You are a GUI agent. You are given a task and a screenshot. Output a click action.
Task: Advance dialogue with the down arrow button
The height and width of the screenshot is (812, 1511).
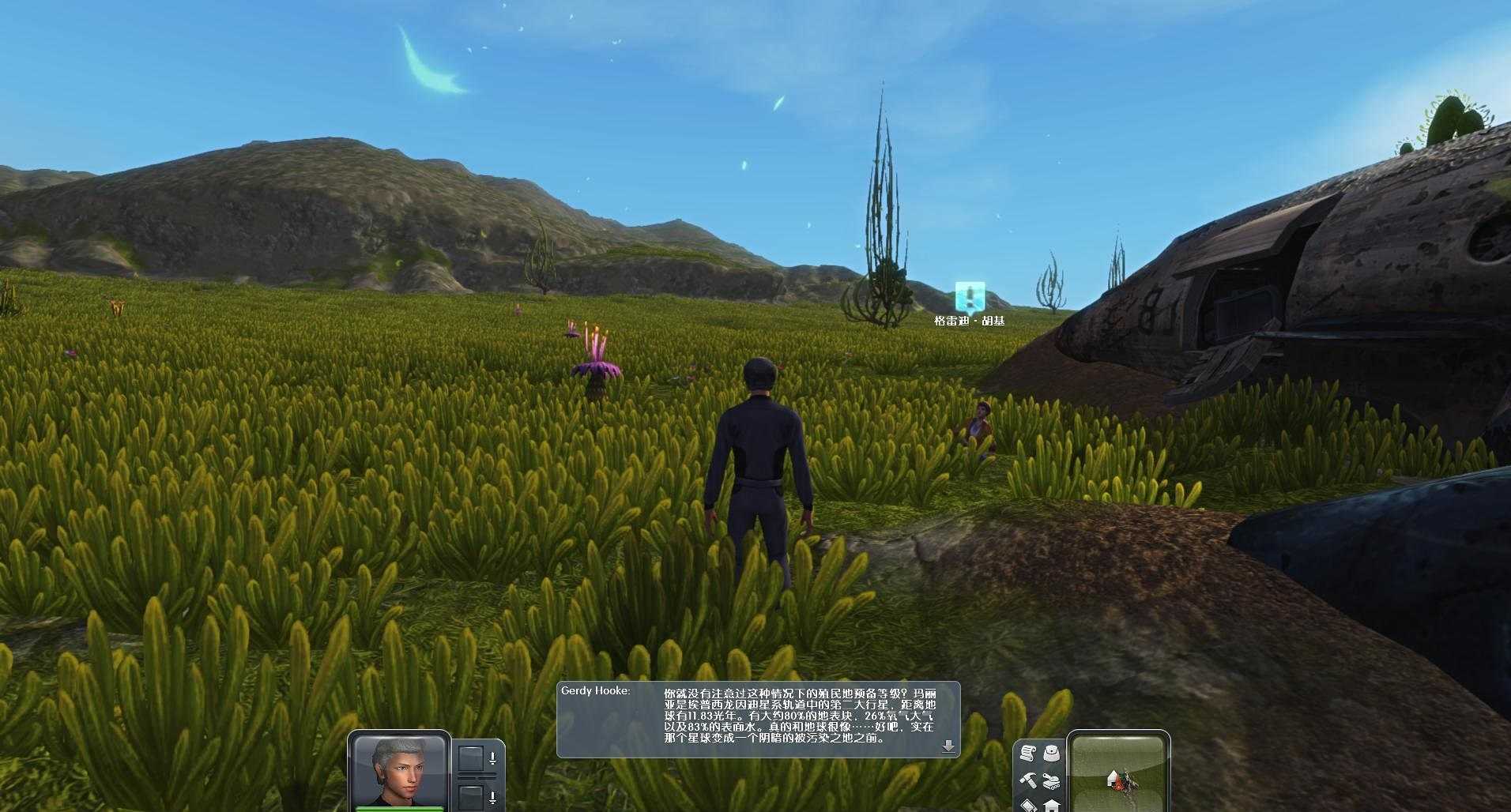point(948,746)
